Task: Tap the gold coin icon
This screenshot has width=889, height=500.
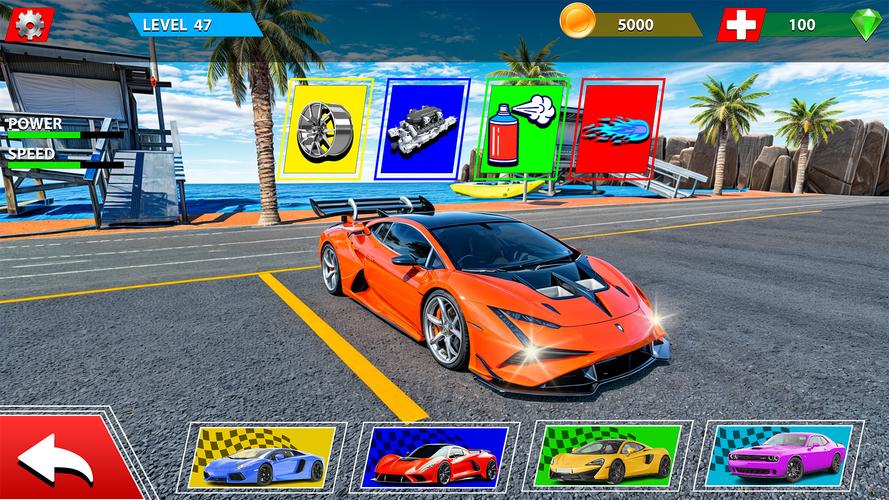Action: 578,20
